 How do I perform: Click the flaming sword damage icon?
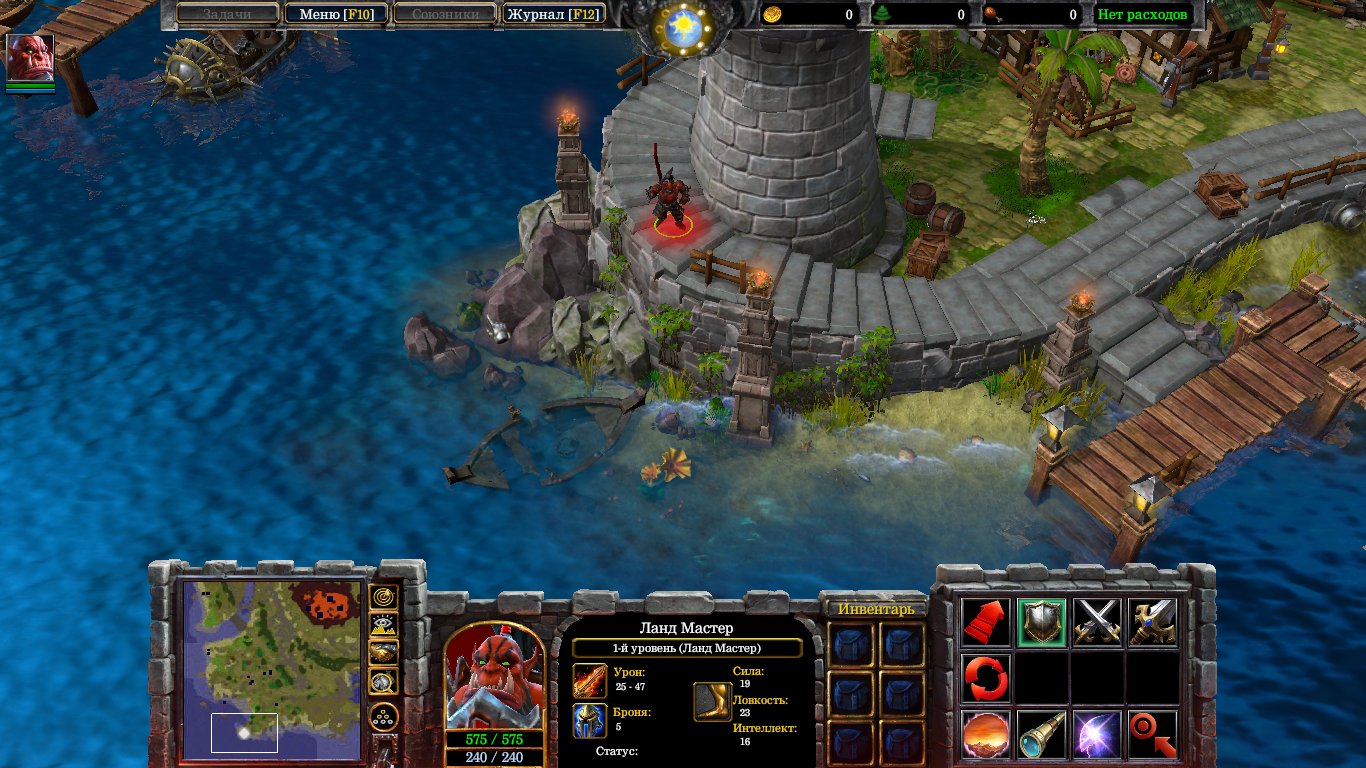589,681
